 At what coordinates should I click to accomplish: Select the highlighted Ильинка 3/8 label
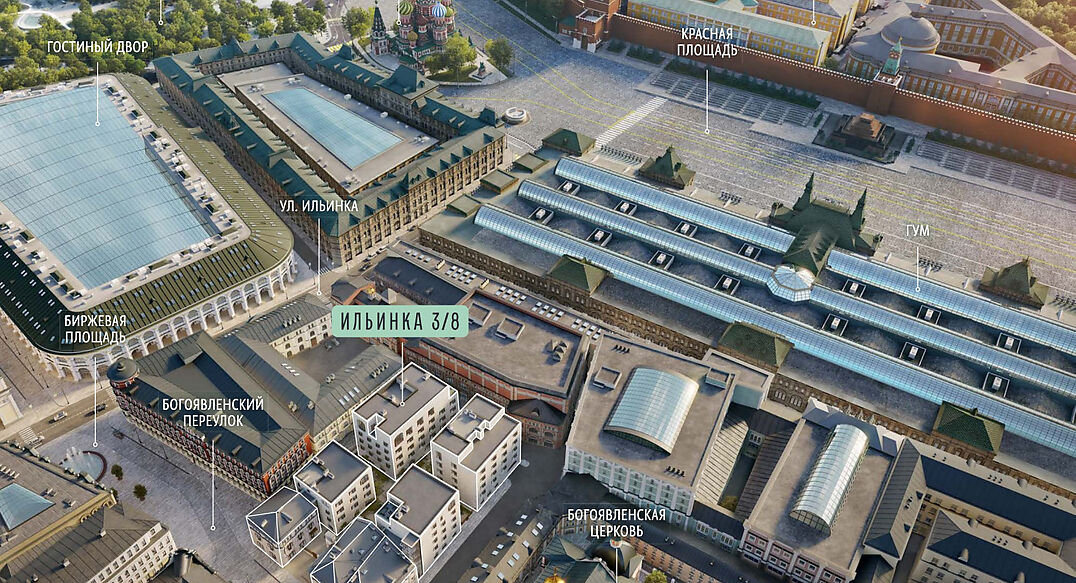click(x=400, y=322)
